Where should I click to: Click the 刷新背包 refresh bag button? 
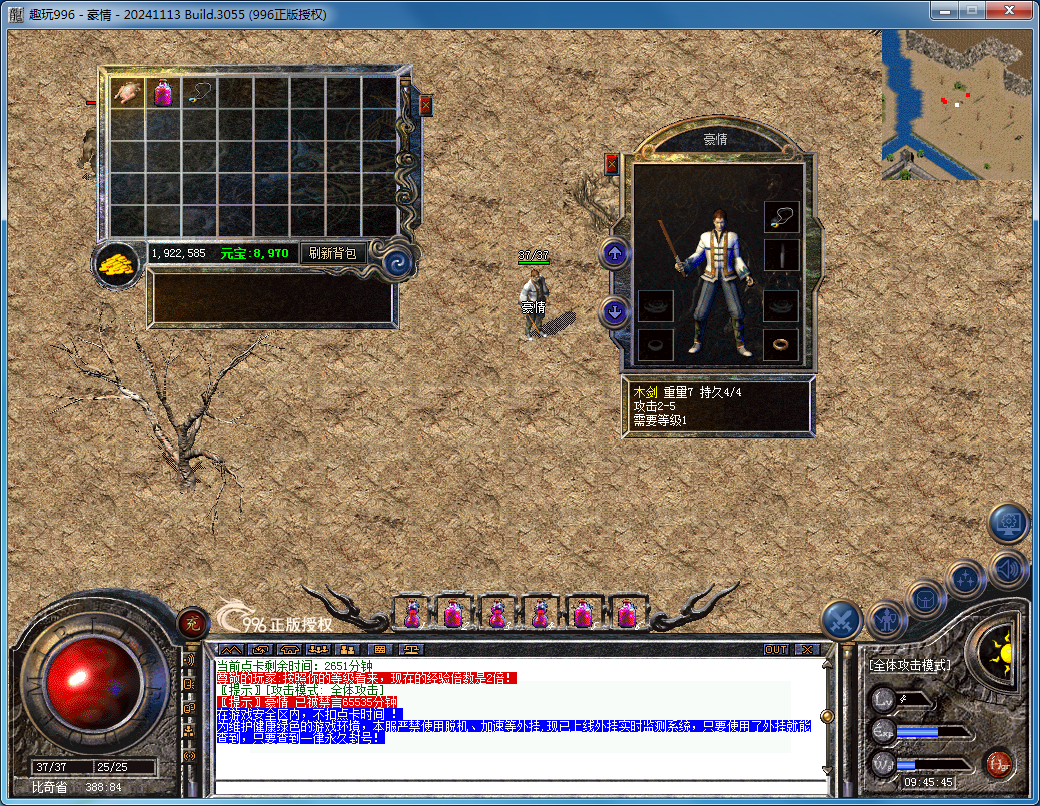333,254
